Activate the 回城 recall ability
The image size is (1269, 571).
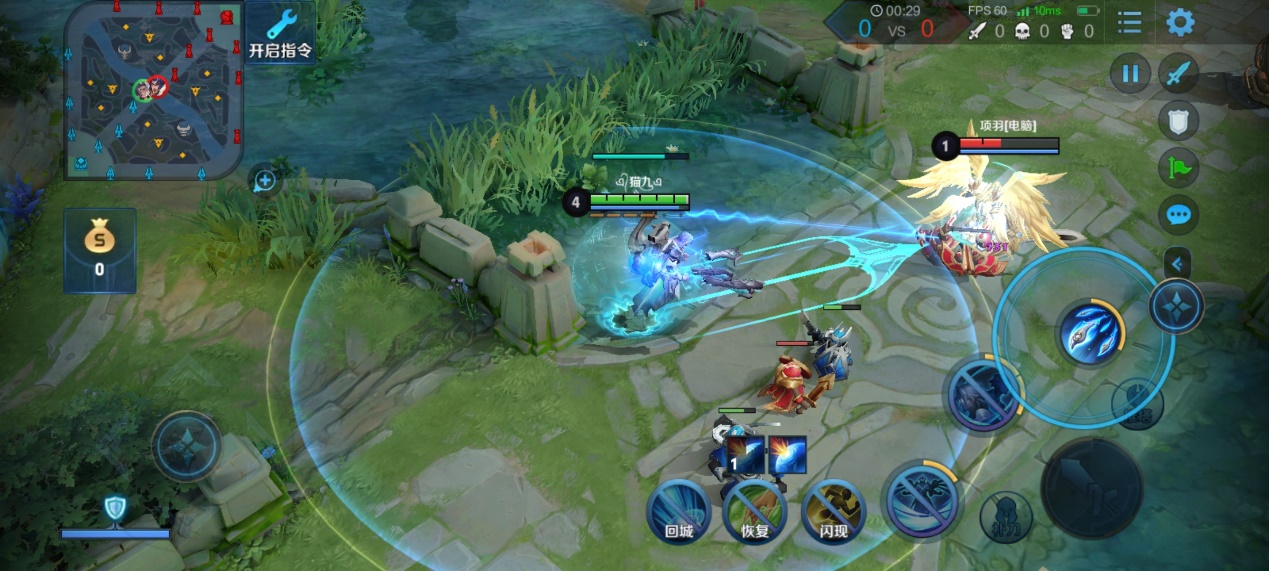tap(679, 511)
